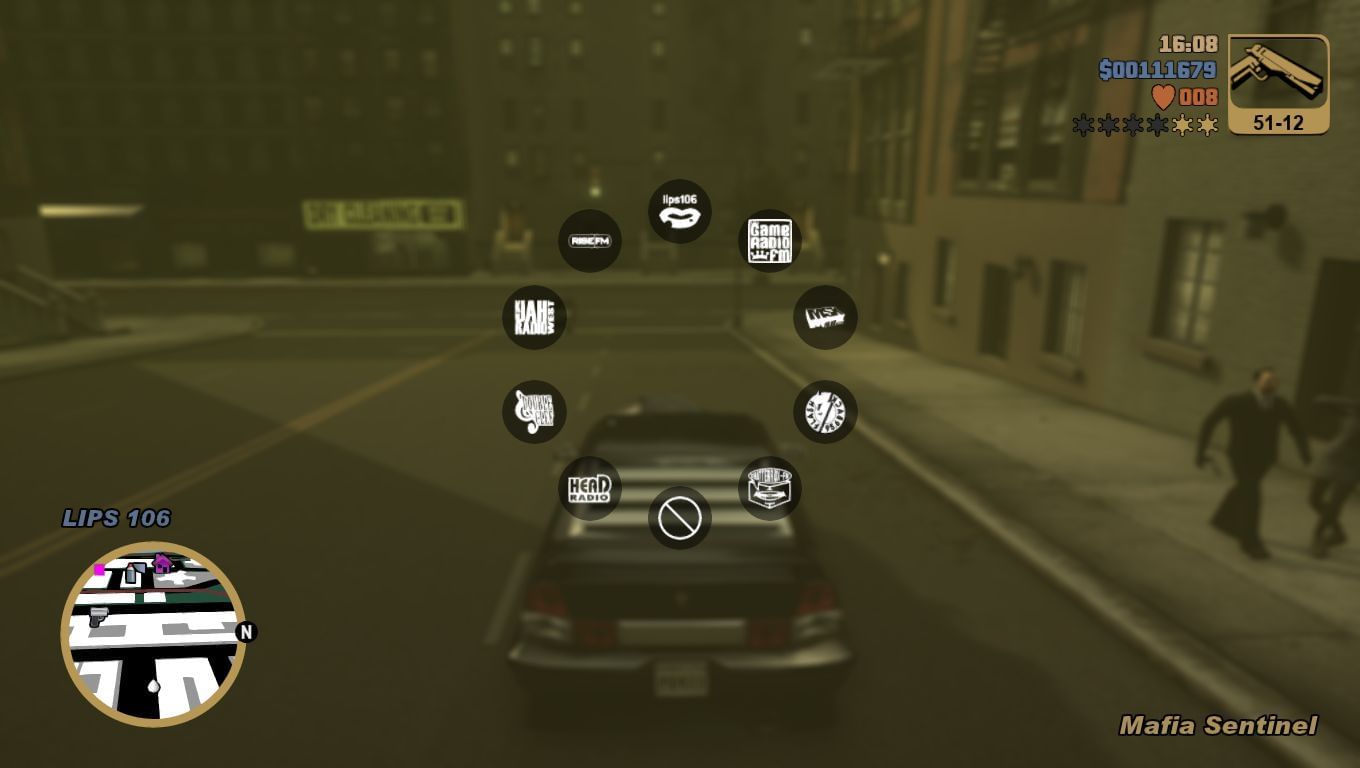
Task: Tune to Game Radio FM
Action: click(x=771, y=239)
